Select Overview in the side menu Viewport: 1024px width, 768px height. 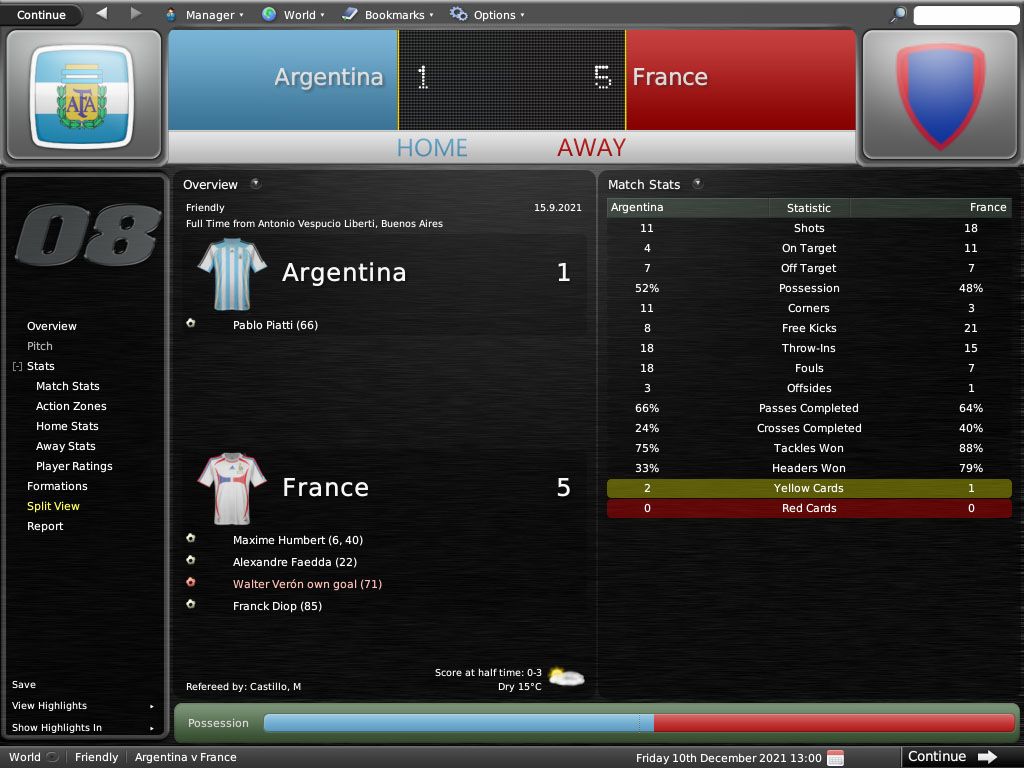(x=52, y=326)
